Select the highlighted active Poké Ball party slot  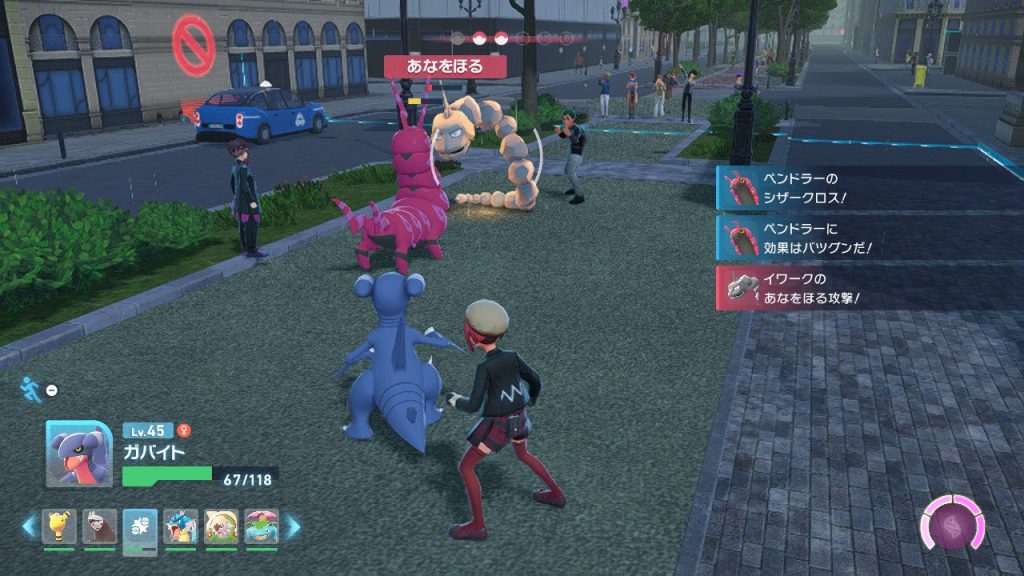[140, 526]
